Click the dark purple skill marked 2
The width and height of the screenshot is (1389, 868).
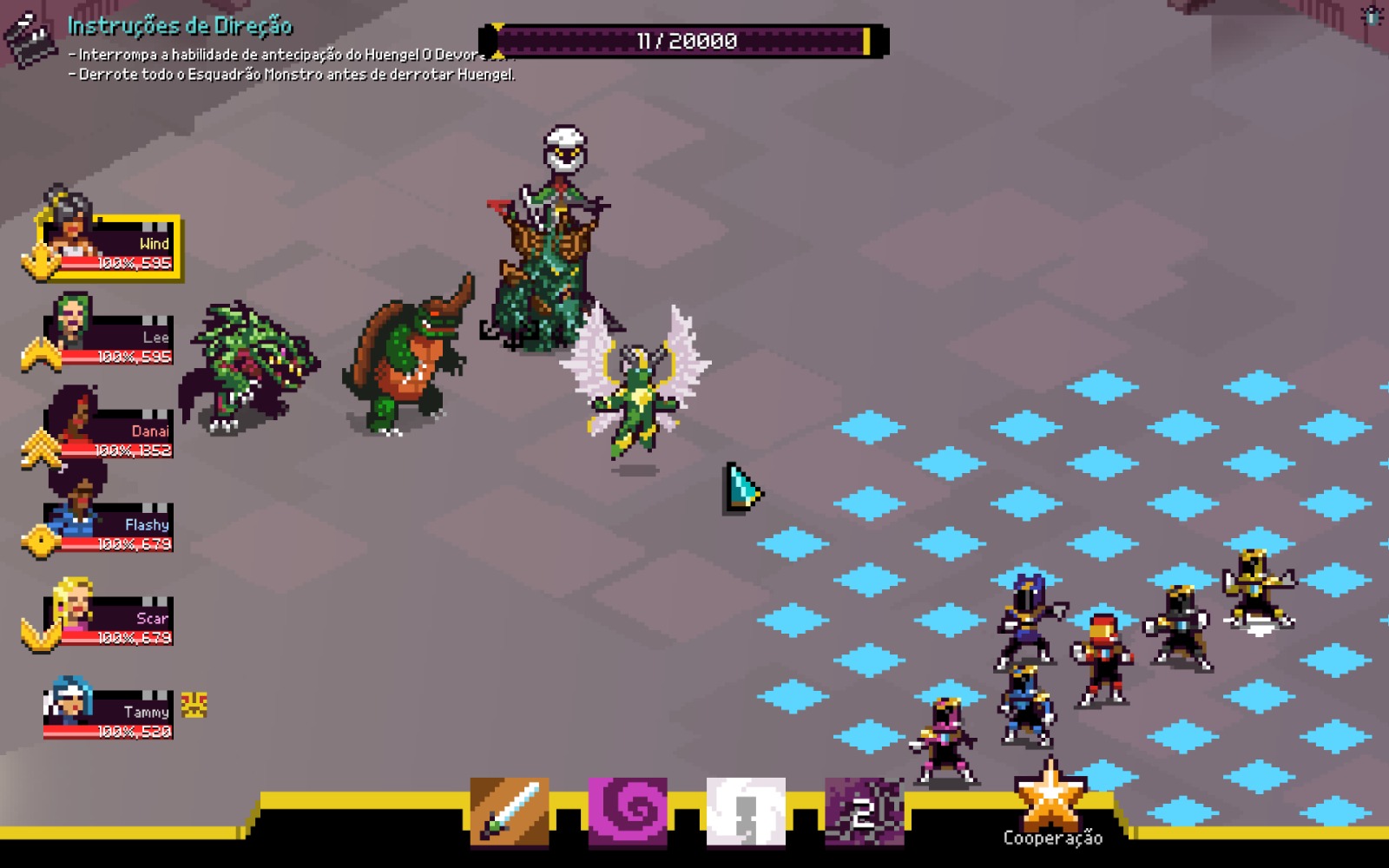click(x=864, y=812)
